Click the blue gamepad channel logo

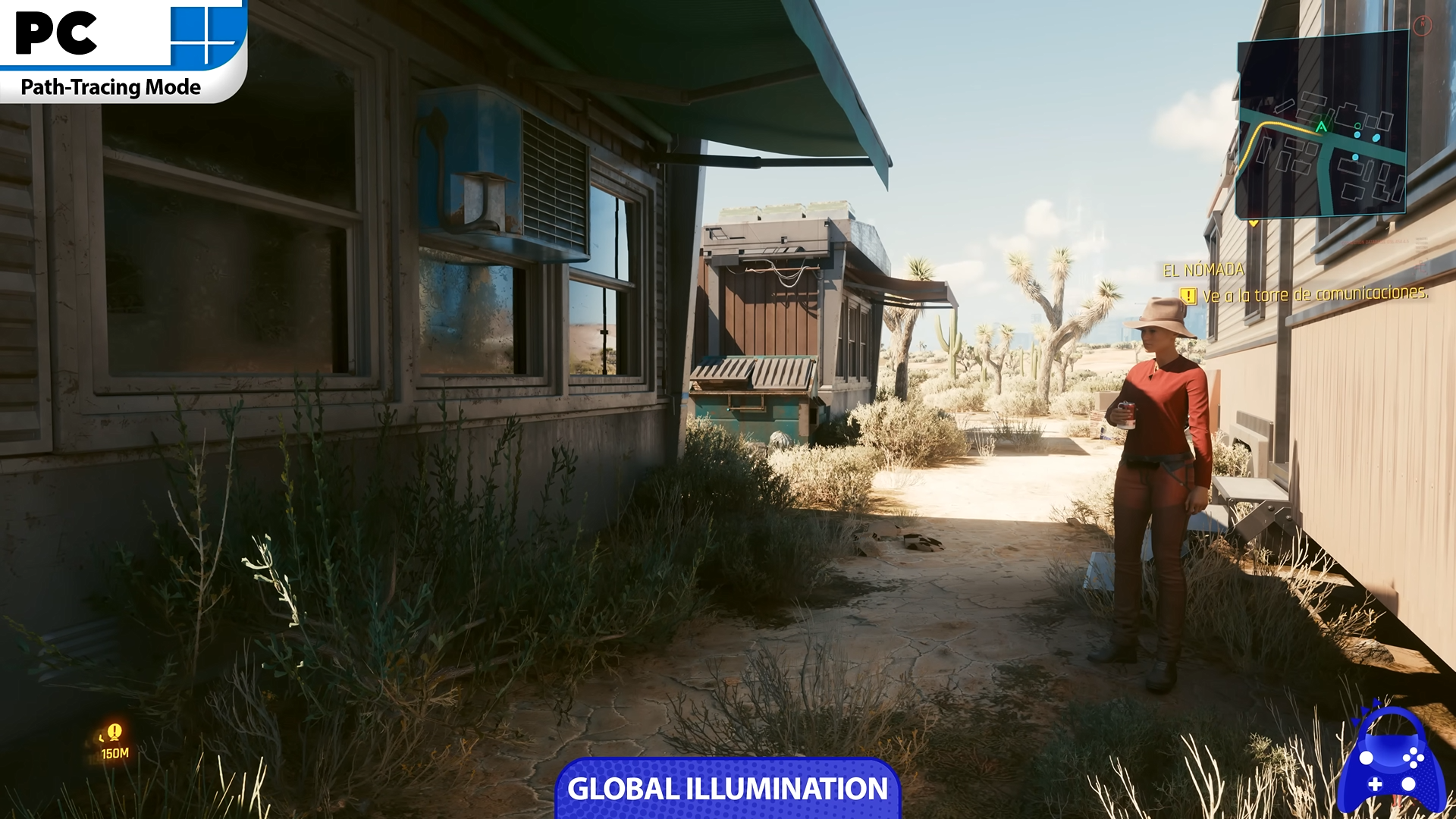coord(1392,761)
